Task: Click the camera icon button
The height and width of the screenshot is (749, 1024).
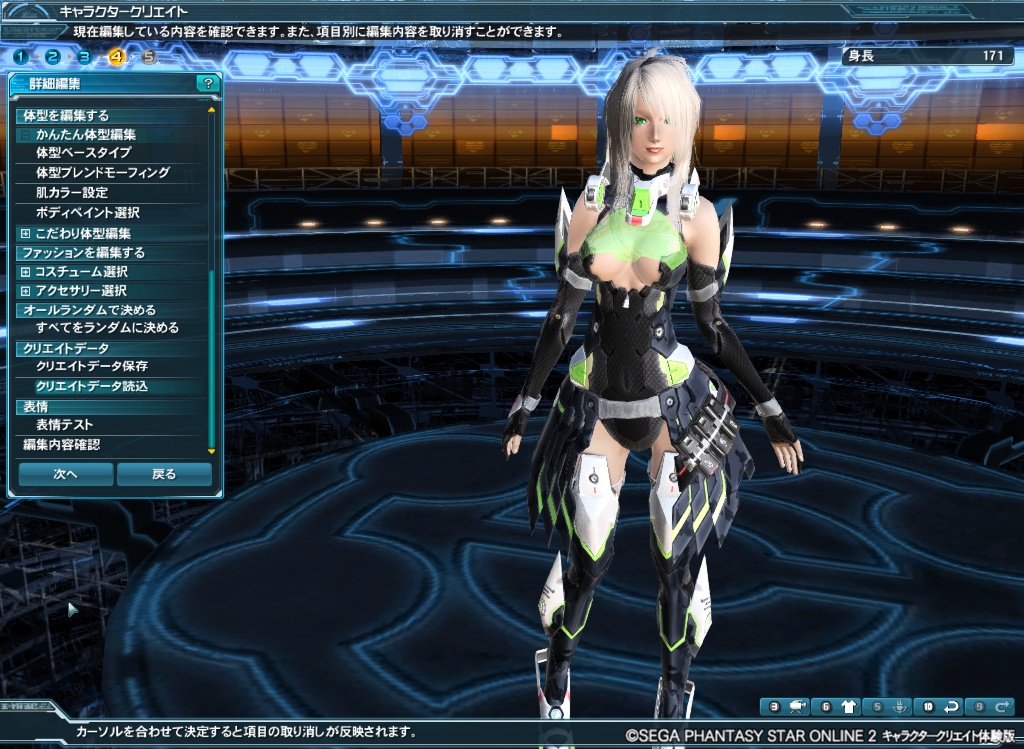Action: click(x=797, y=707)
